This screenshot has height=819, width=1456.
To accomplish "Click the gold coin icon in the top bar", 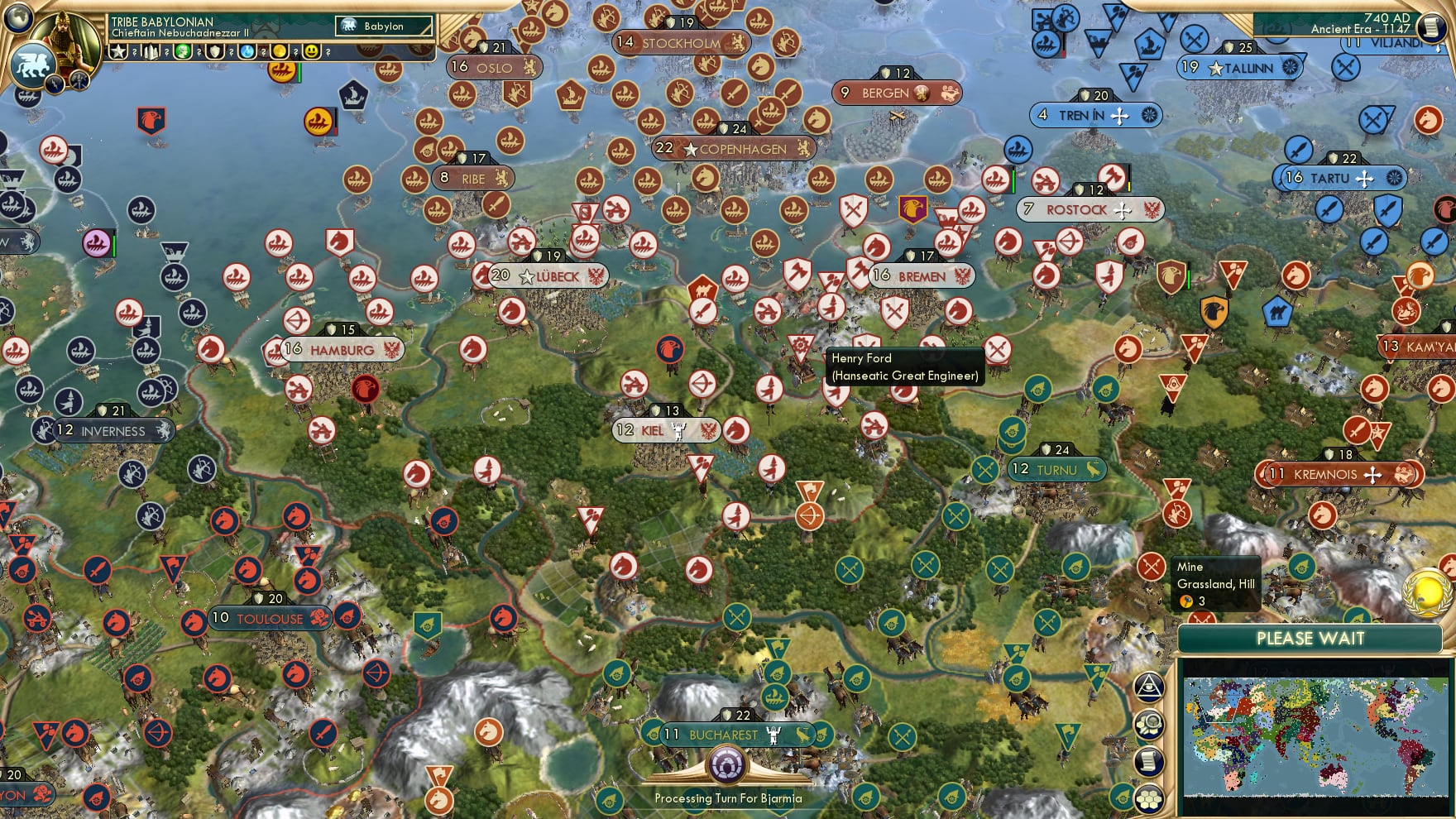I will click(x=280, y=51).
